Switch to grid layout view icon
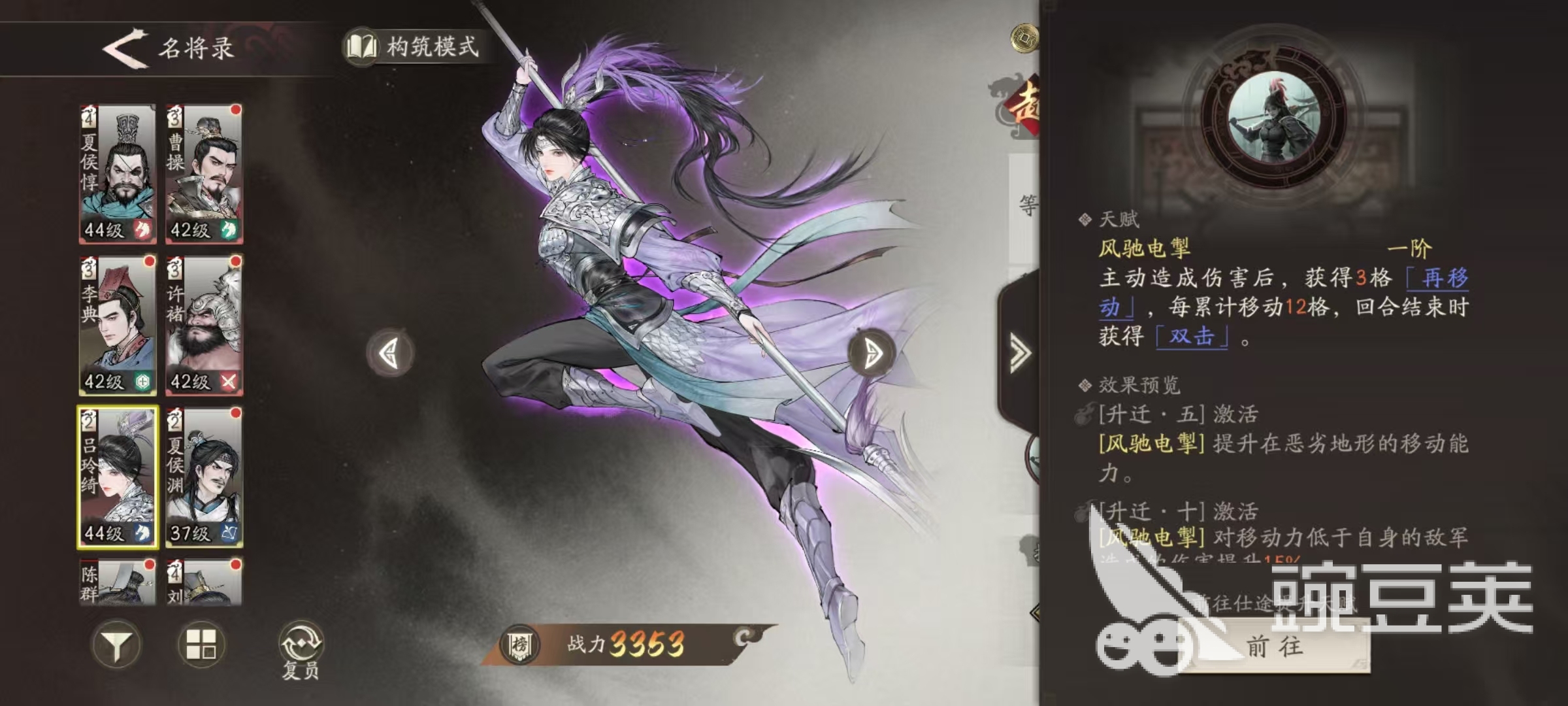This screenshot has width=1568, height=706. coord(203,644)
